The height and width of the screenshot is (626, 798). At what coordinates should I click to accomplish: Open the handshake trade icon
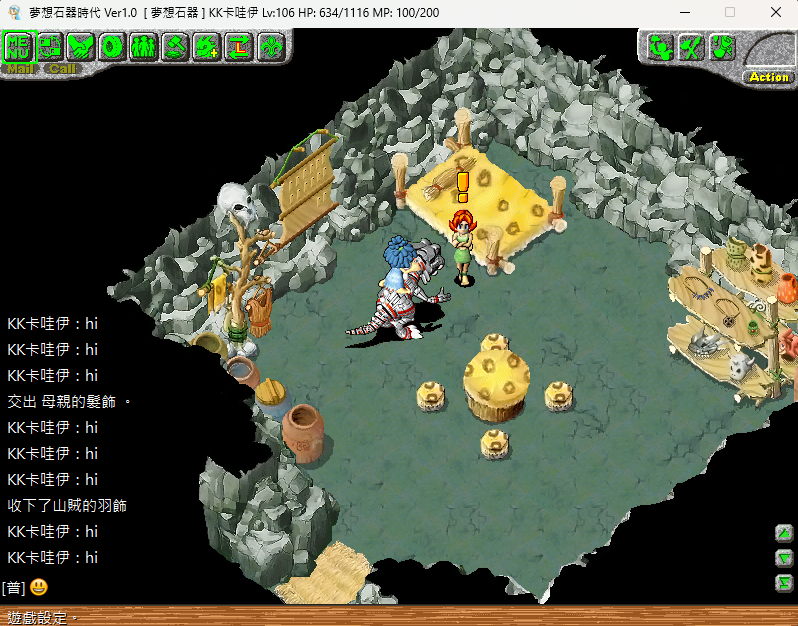pos(81,46)
